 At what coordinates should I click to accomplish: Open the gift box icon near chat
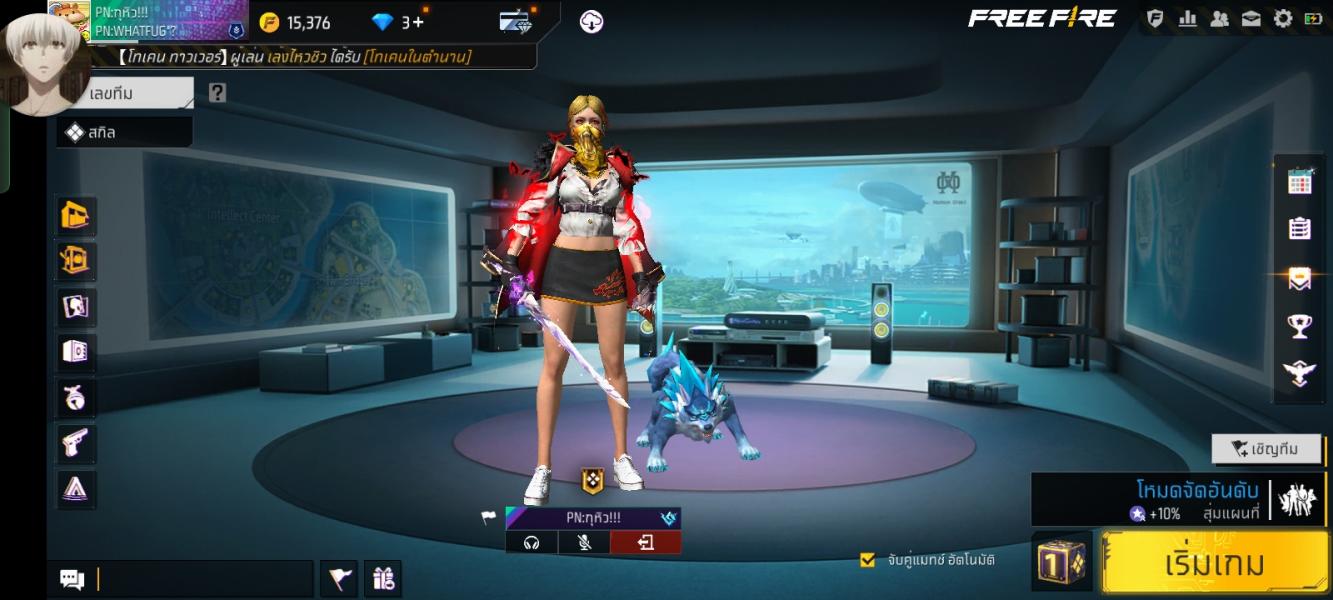[383, 578]
